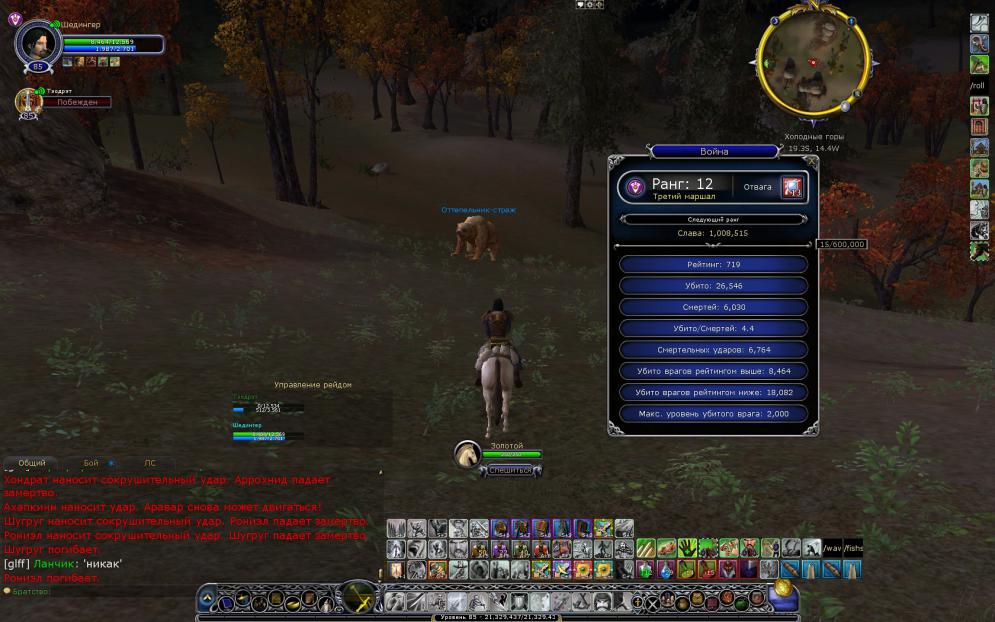Screen dimensions: 995x622
Task: Select the Общий chat tab
Action: 32,464
